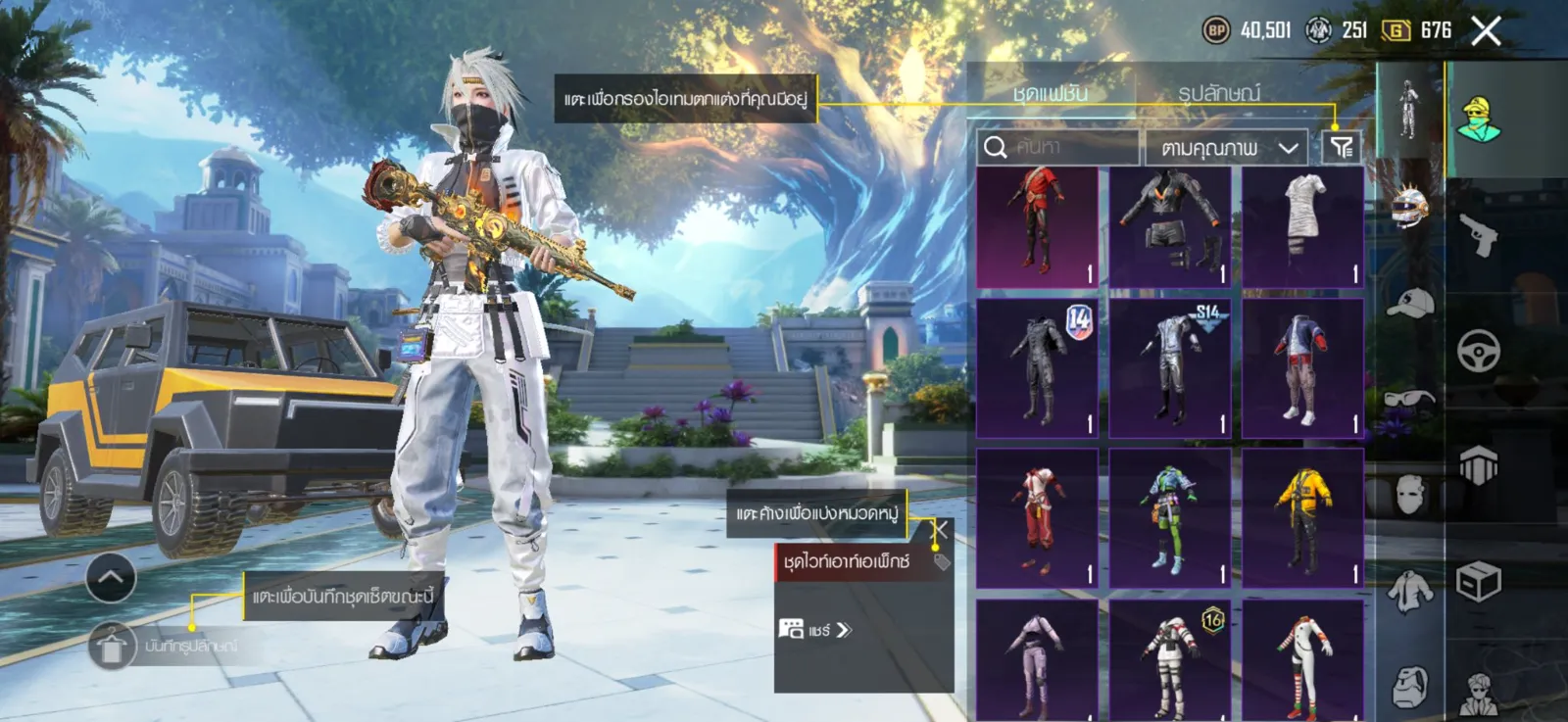This screenshot has width=1568, height=722.
Task: Open the pistol weapon skins category
Action: 1478,234
